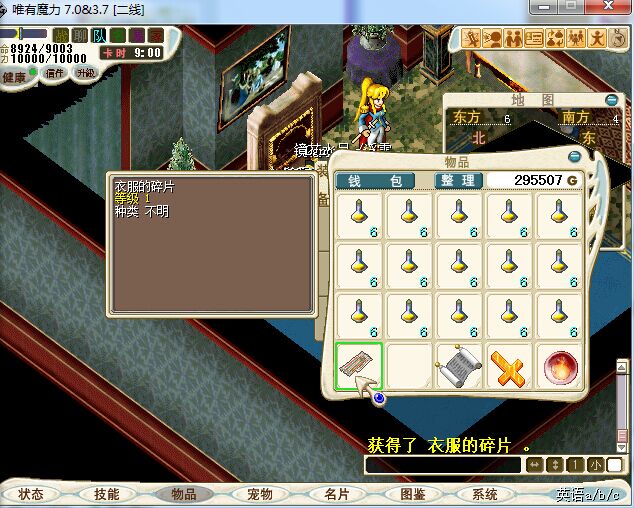Open the 图鉴 album menu
The image size is (634, 508).
tap(412, 494)
